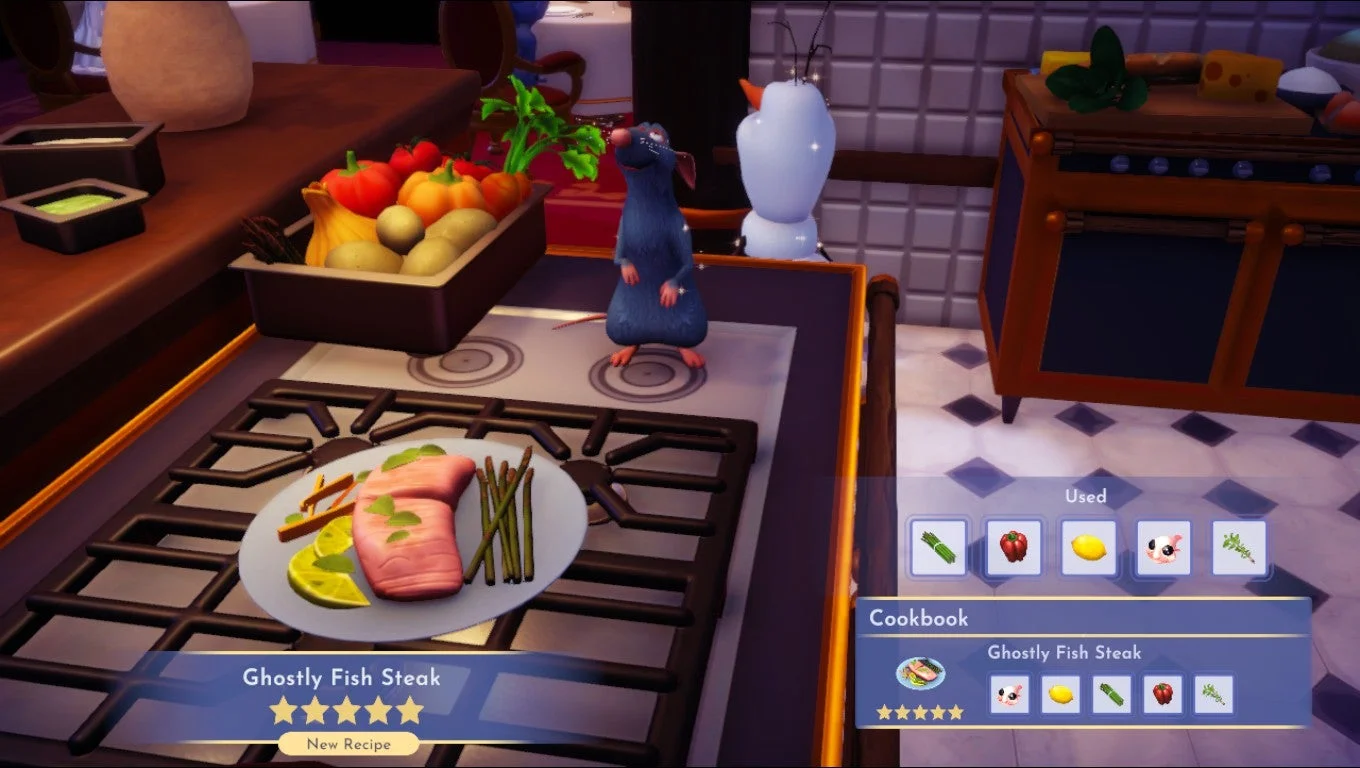Click the Ghostly Fish Steak recipe name in the Cookbook
Image resolution: width=1360 pixels, height=768 pixels.
(1063, 653)
